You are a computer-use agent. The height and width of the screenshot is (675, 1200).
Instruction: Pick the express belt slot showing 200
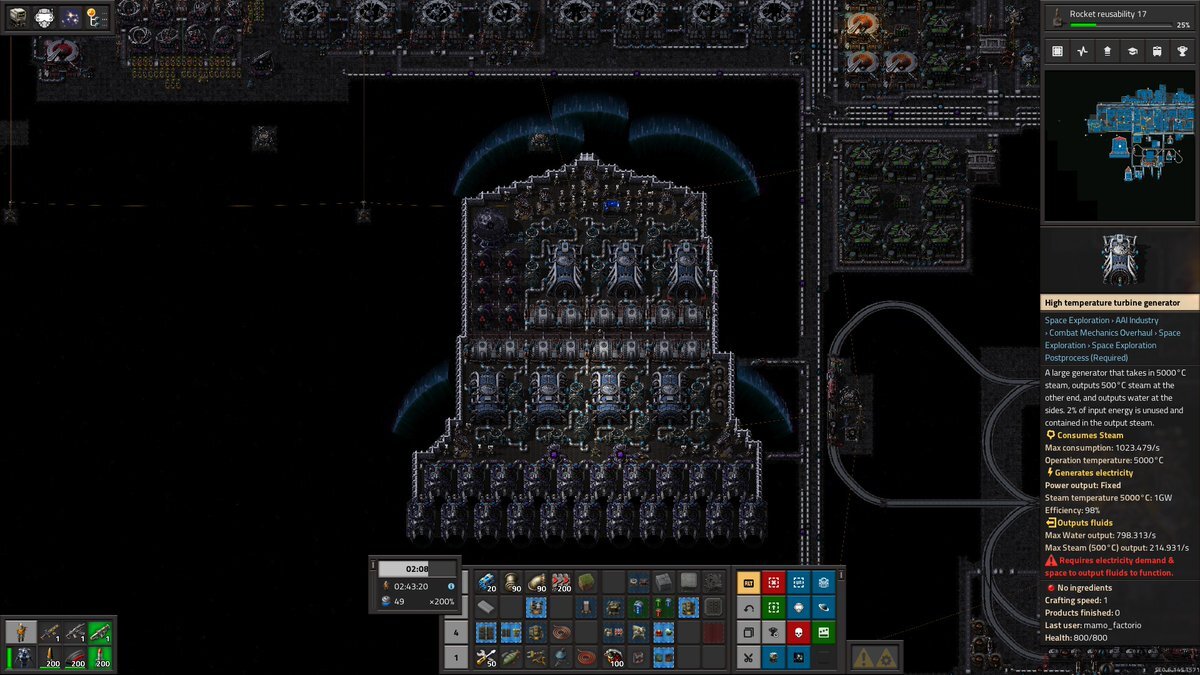(563, 582)
